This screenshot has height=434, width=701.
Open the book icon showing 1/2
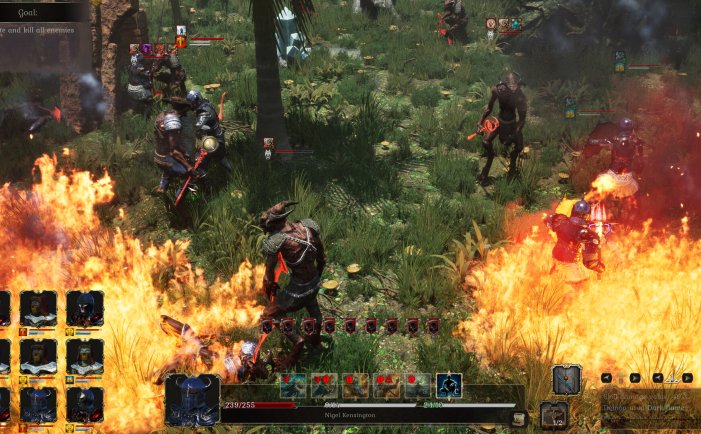[554, 414]
